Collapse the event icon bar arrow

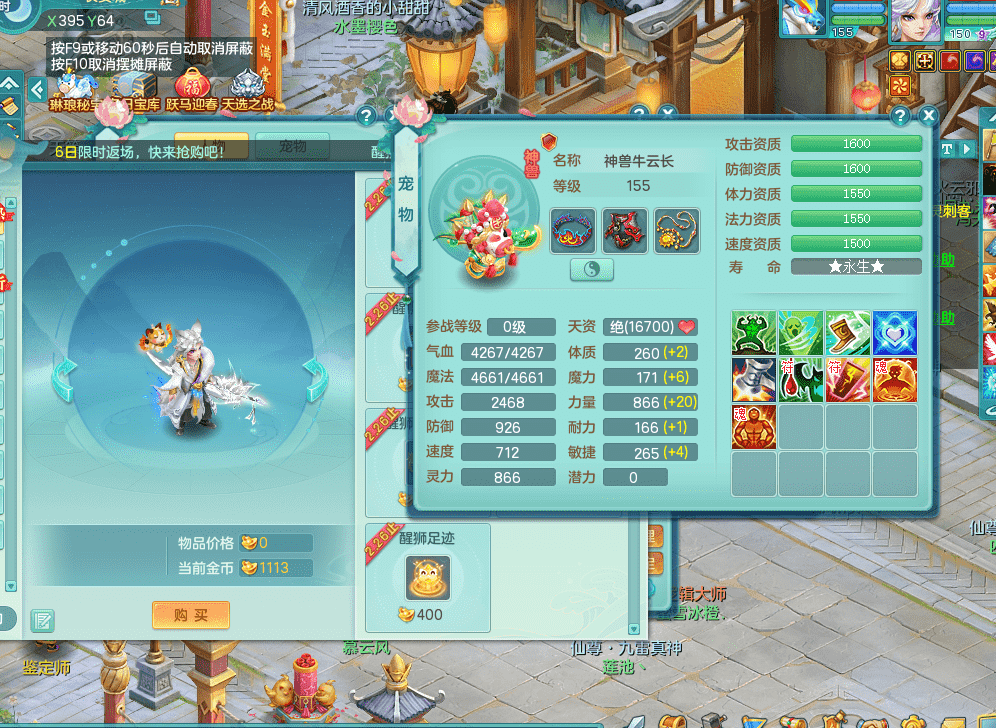[37, 89]
